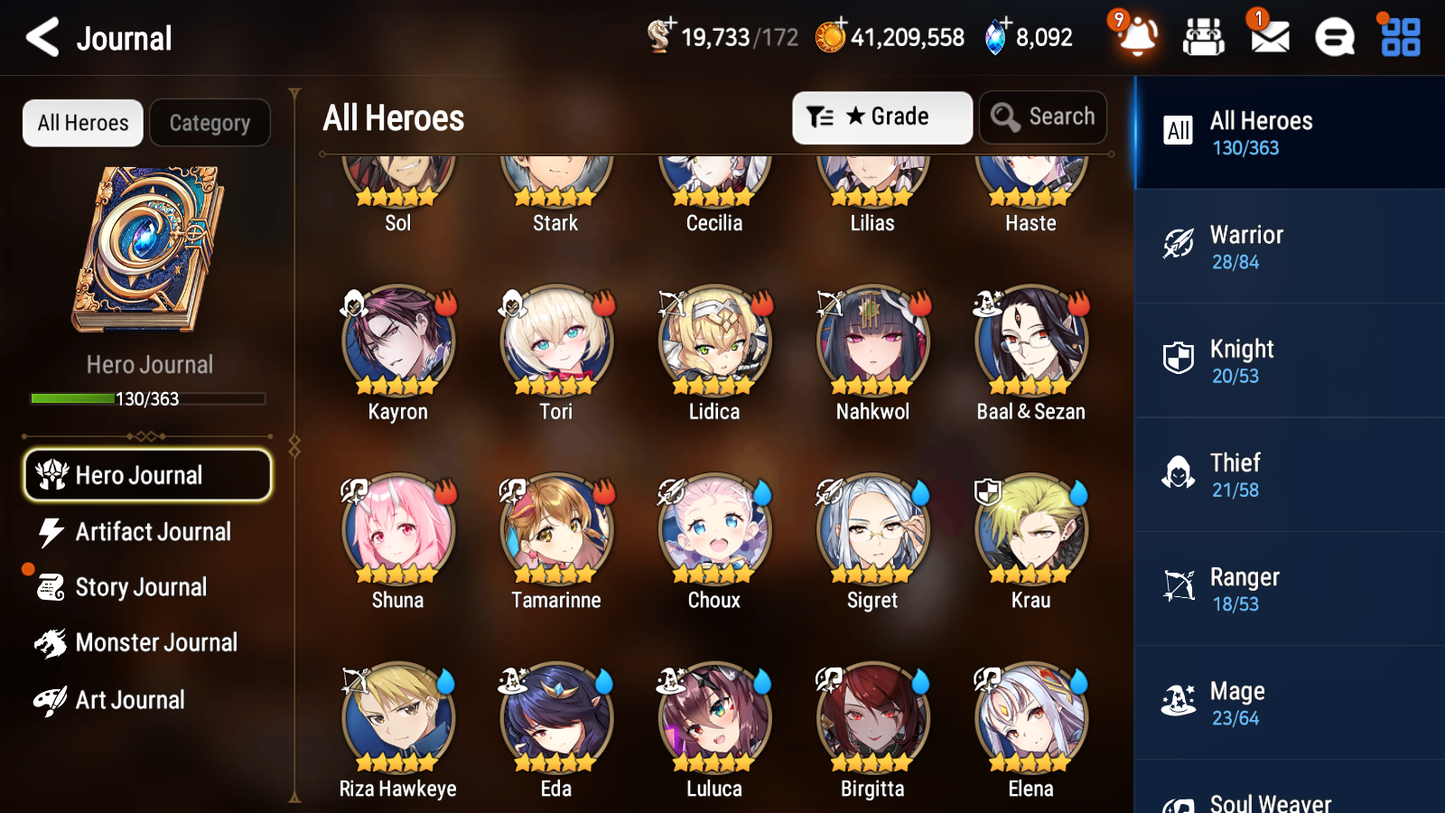Expand the Mage class category

[x=1288, y=702]
